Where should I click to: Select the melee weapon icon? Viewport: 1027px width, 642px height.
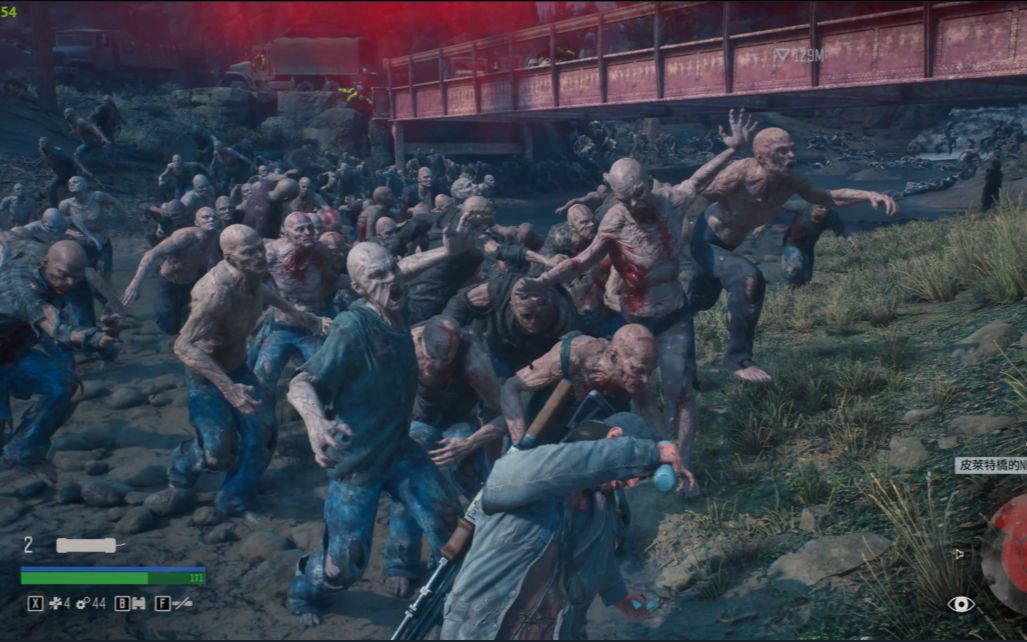pos(181,604)
